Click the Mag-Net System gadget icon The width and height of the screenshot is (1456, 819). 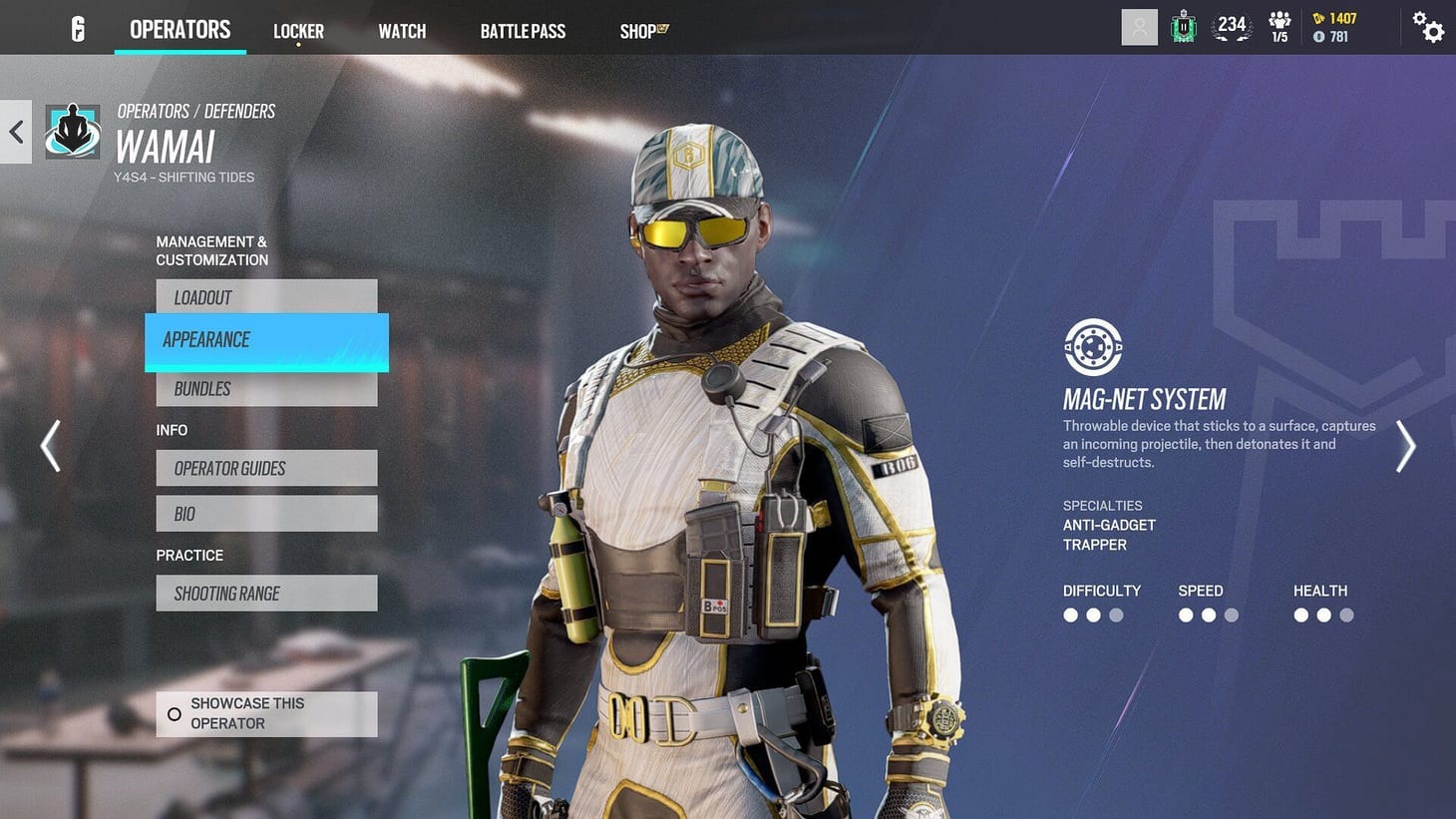[x=1093, y=347]
